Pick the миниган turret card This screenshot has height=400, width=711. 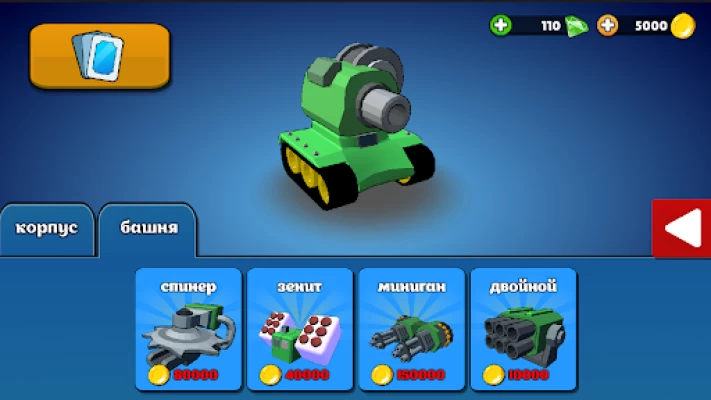pos(411,328)
